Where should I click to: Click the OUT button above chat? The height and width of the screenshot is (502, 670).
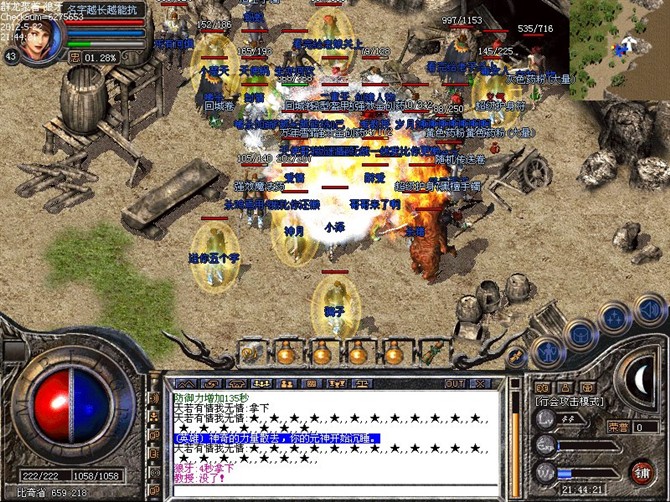[x=454, y=383]
